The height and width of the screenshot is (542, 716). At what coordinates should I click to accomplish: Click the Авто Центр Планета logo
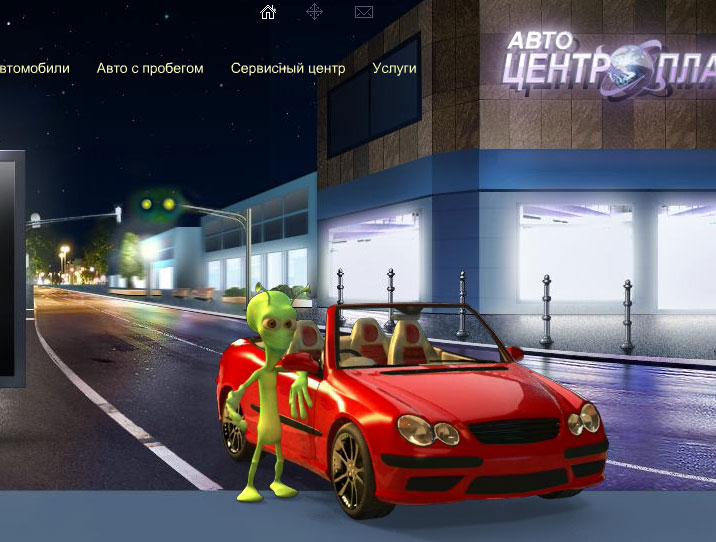(x=610, y=62)
